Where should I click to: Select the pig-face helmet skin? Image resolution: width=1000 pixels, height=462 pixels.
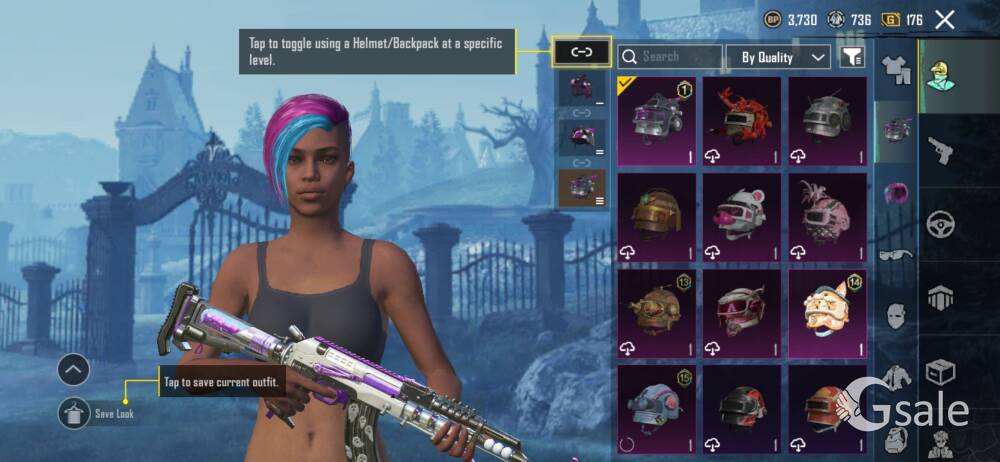click(x=826, y=312)
